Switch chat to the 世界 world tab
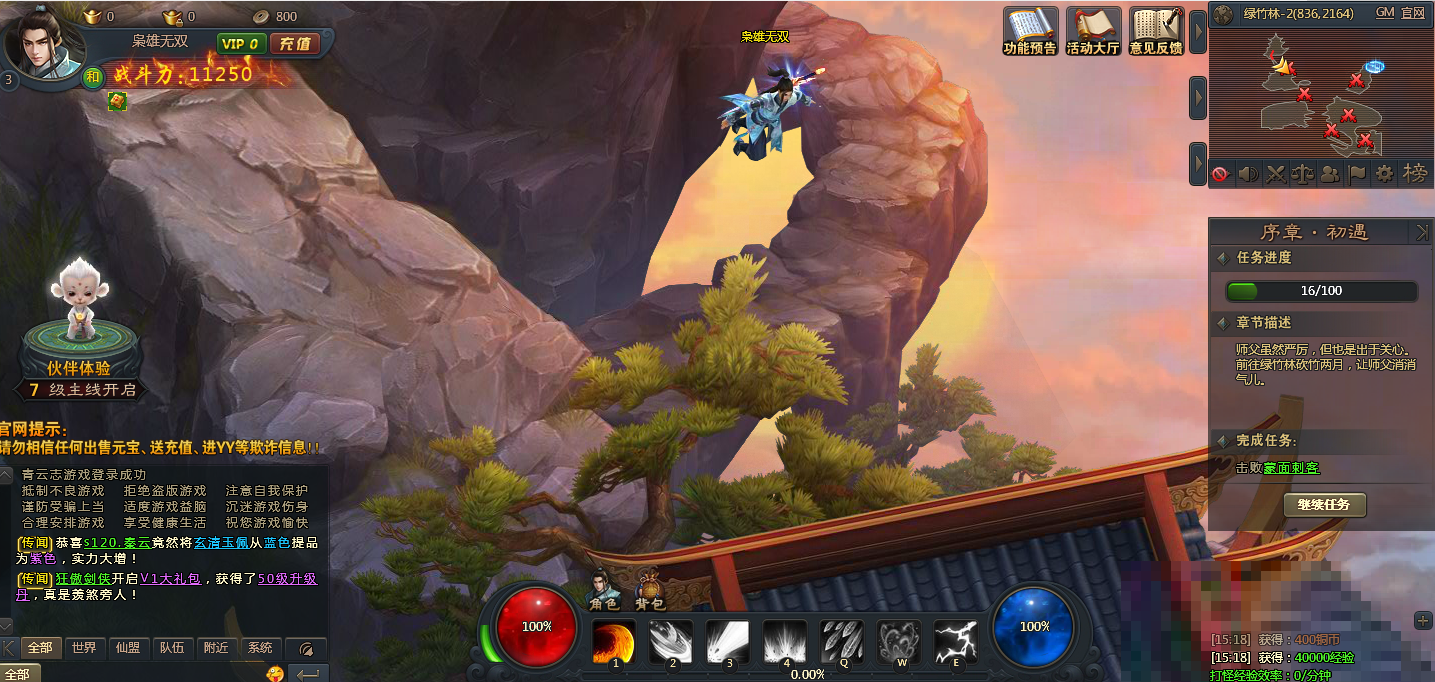1435x682 pixels. click(x=84, y=648)
